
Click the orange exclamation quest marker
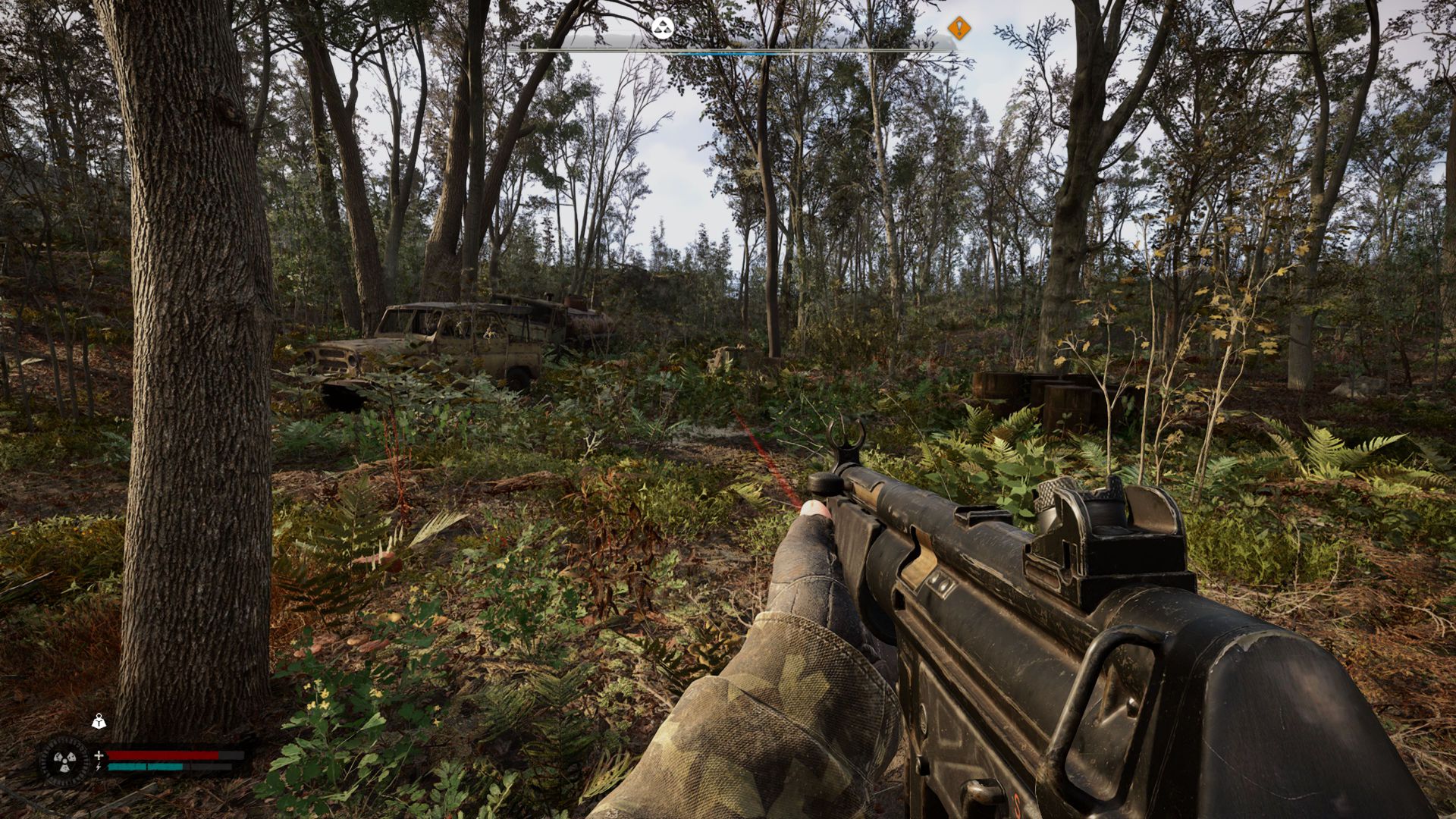tap(959, 29)
